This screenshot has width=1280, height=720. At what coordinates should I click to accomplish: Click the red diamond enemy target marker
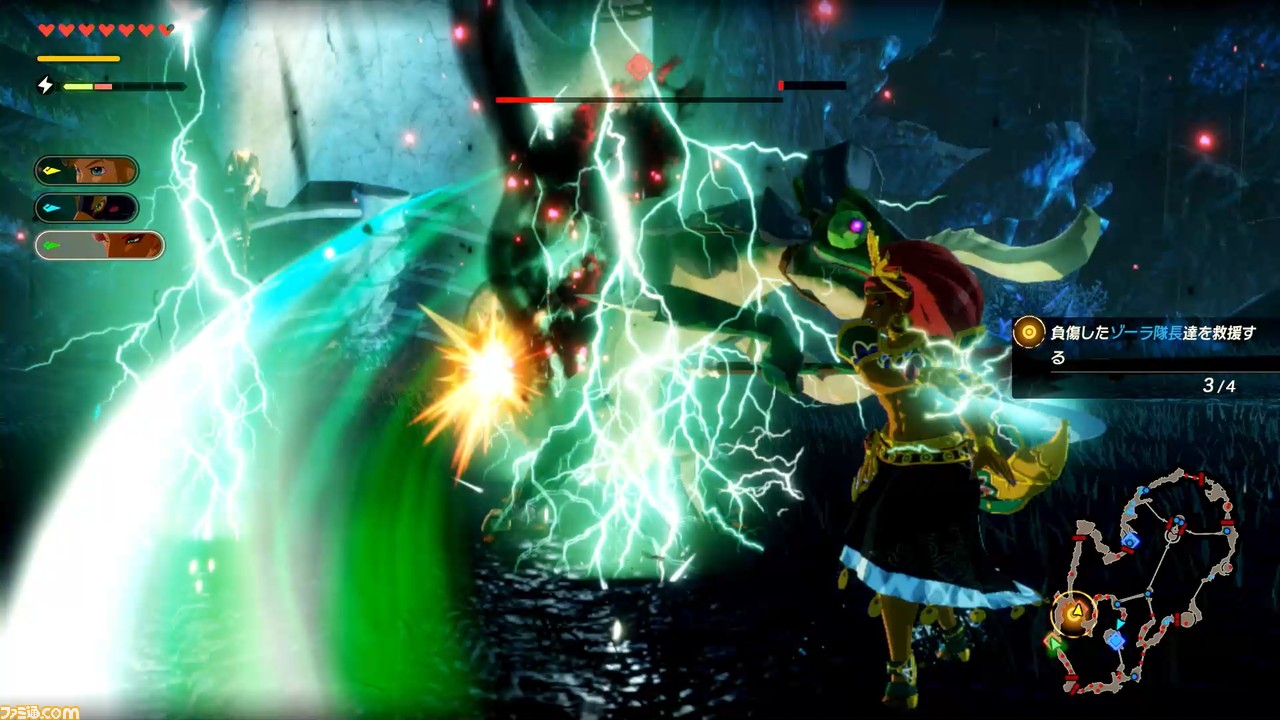[x=639, y=68]
